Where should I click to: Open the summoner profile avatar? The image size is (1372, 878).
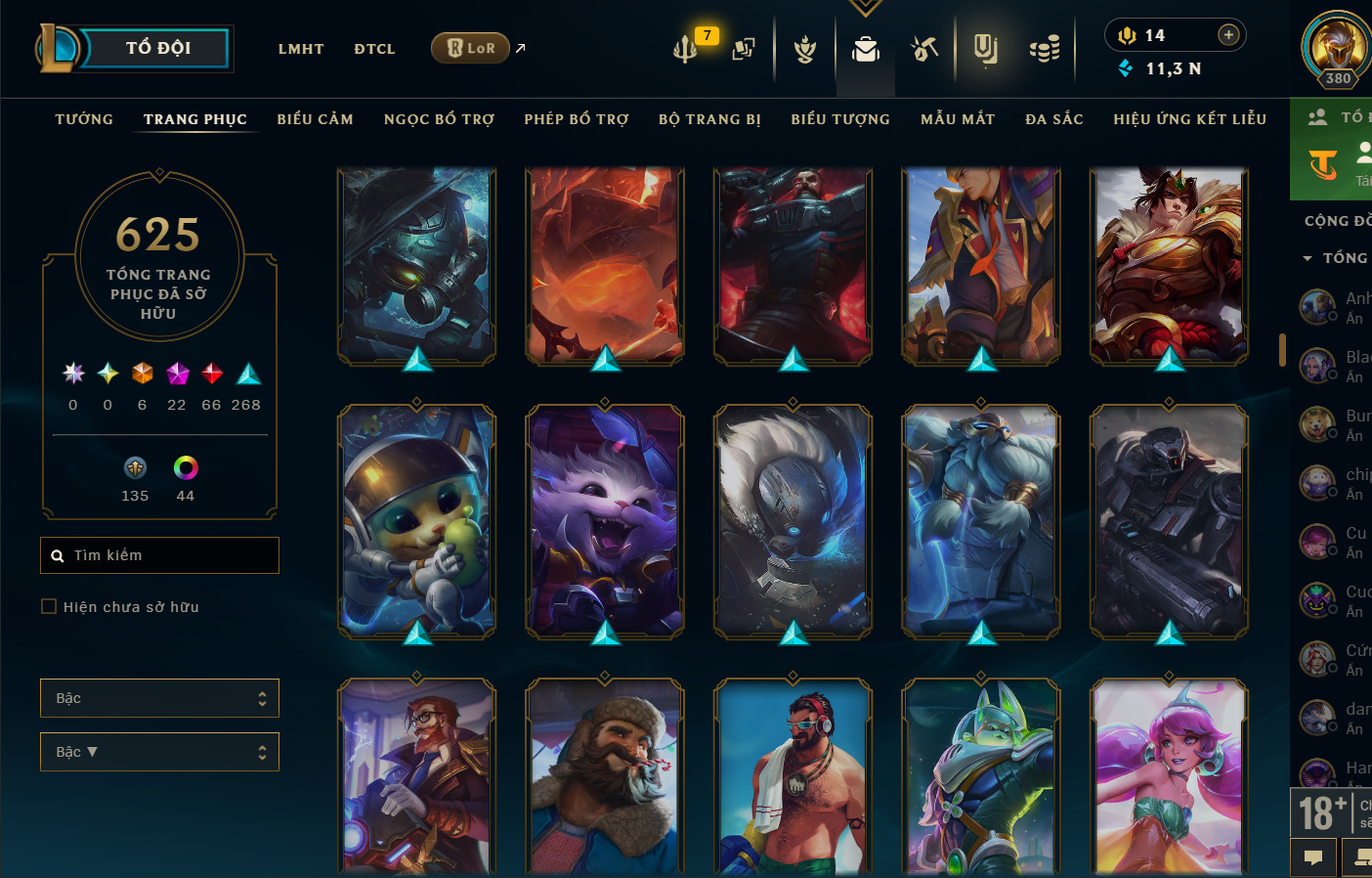[x=1336, y=49]
